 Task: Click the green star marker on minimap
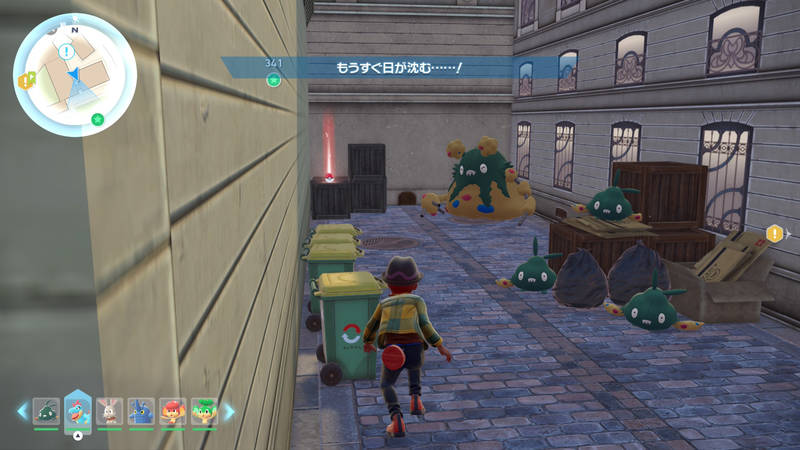(97, 119)
